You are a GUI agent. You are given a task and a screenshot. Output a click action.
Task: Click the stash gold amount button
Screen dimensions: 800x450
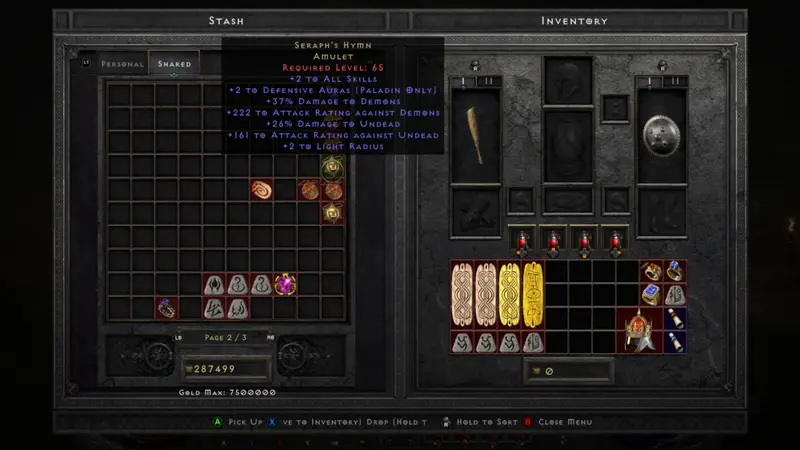click(226, 369)
